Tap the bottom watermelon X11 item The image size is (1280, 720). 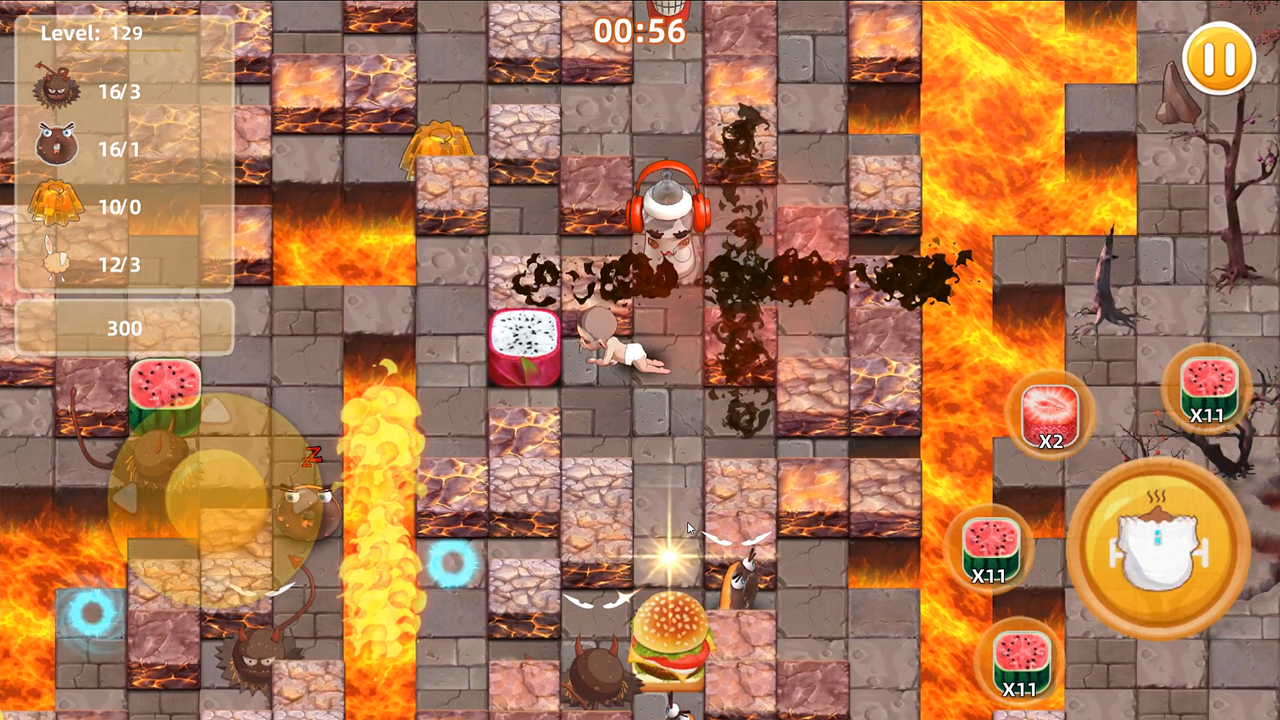(x=1021, y=660)
